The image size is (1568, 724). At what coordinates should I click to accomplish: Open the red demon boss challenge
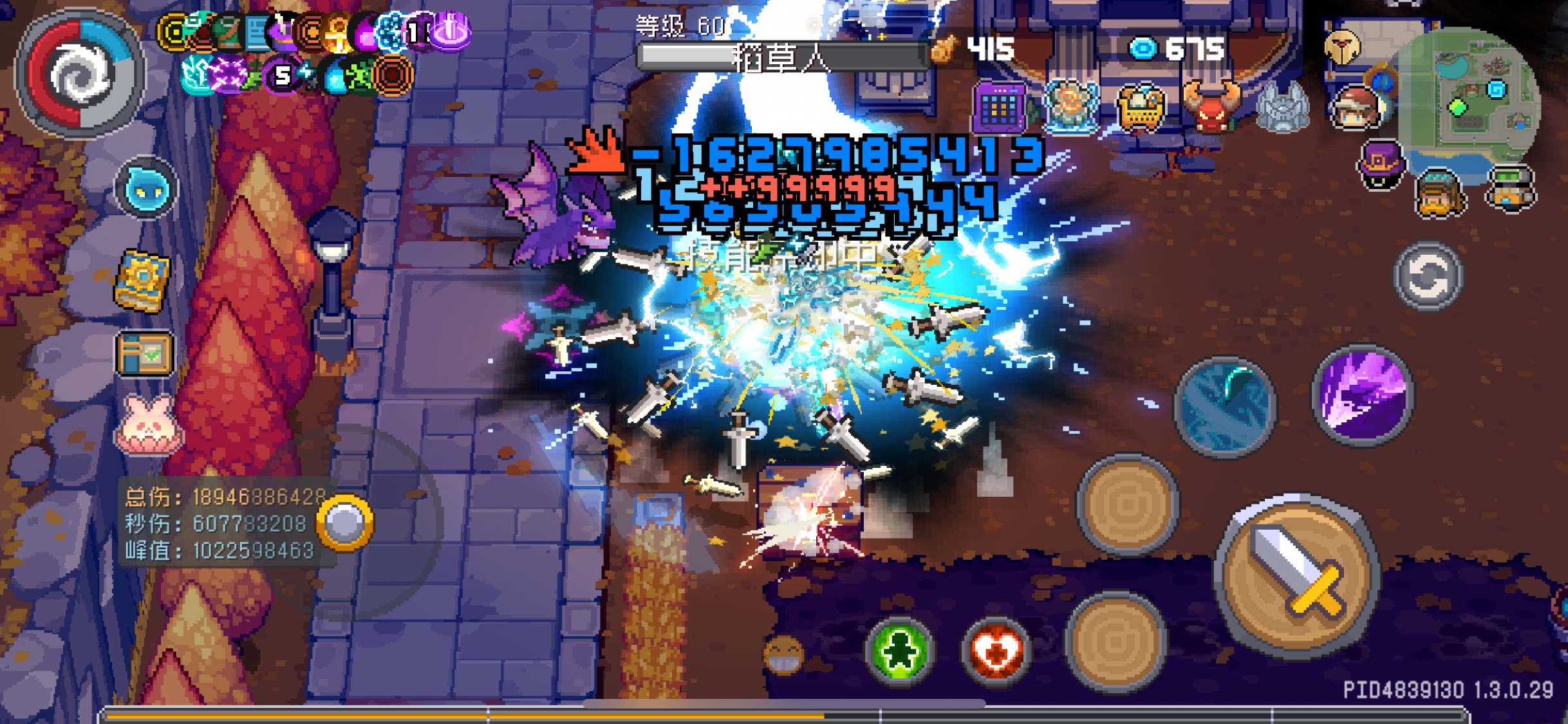(1211, 103)
